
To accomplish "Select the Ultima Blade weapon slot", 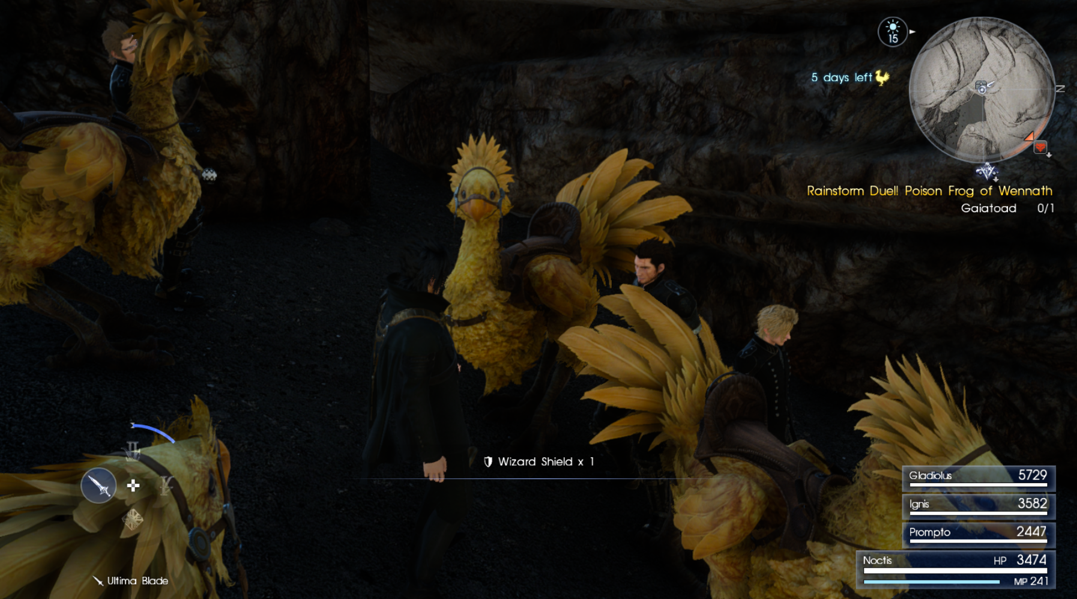I will pos(99,486).
